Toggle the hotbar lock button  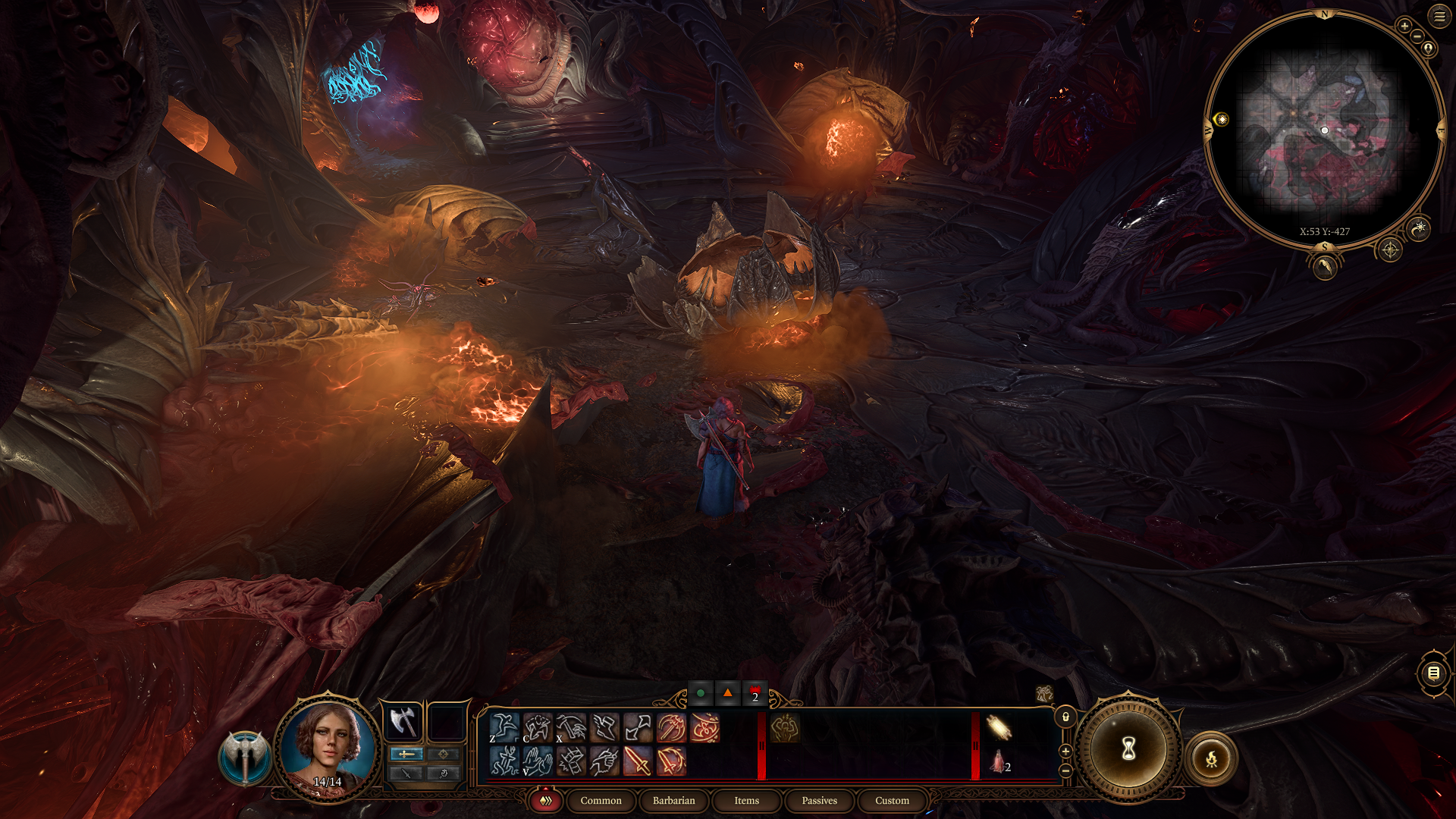coord(1065,717)
